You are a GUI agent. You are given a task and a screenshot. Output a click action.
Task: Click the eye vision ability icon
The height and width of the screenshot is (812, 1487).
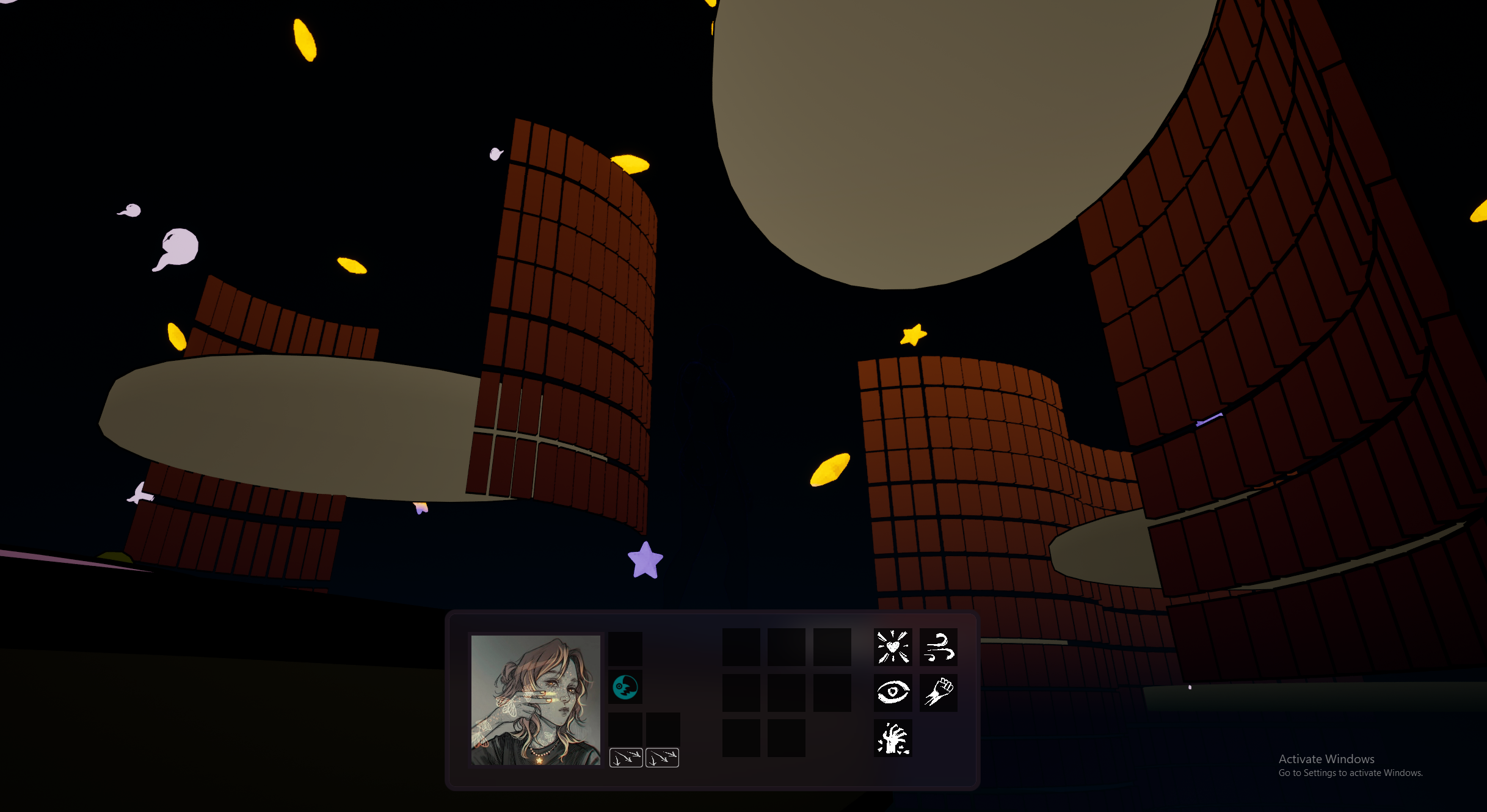pyautogui.click(x=893, y=693)
